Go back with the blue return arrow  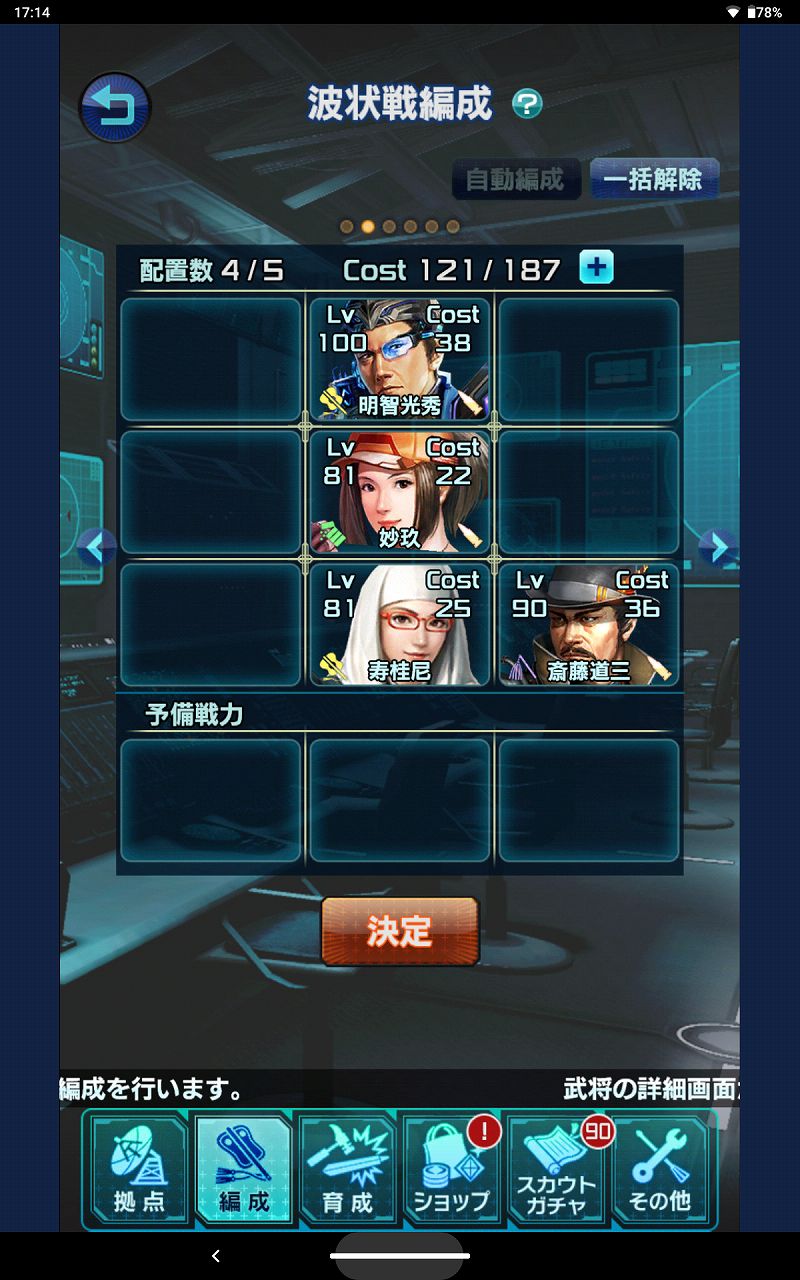114,107
